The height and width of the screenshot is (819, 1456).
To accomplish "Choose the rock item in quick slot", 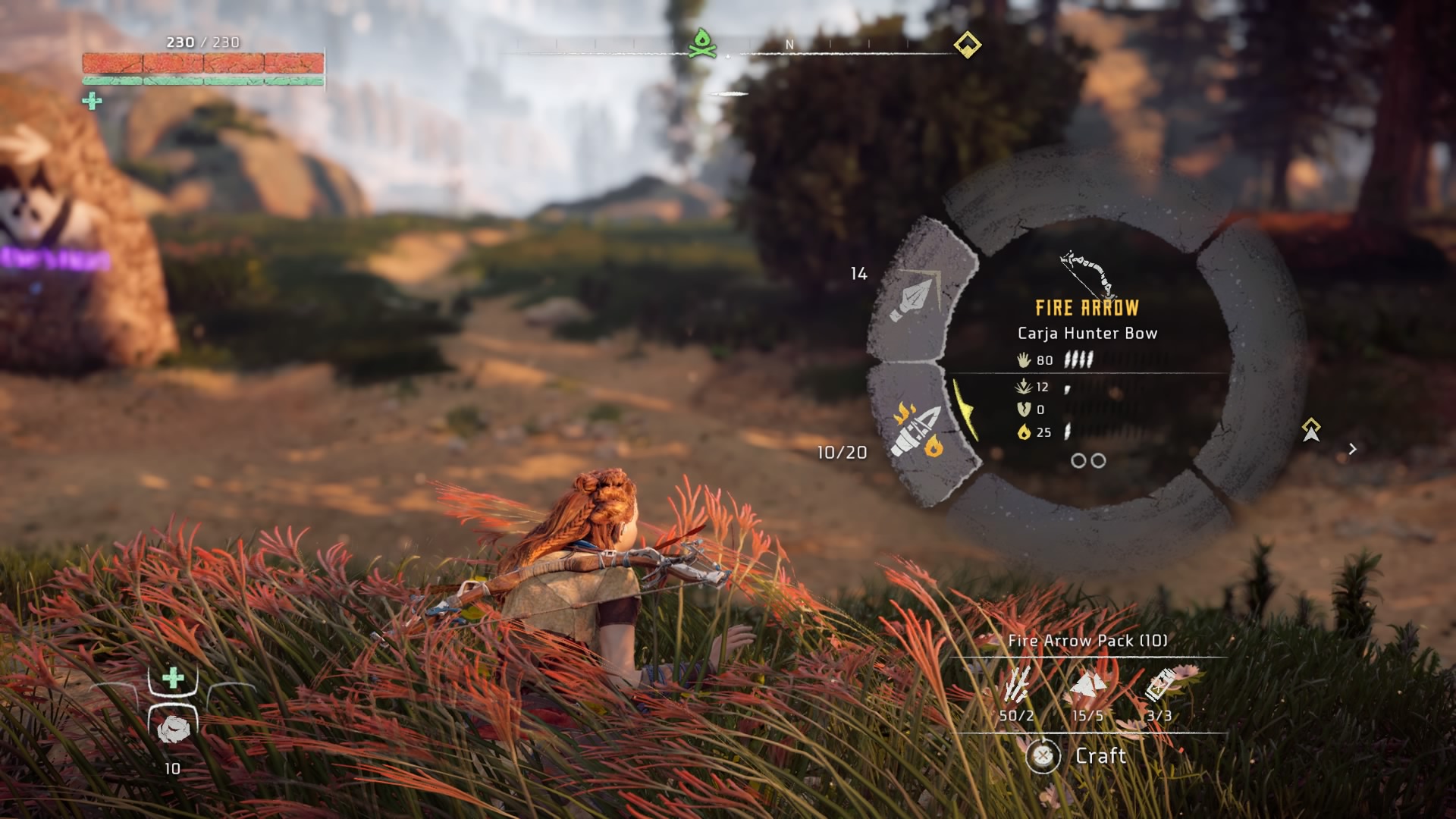I will [173, 729].
